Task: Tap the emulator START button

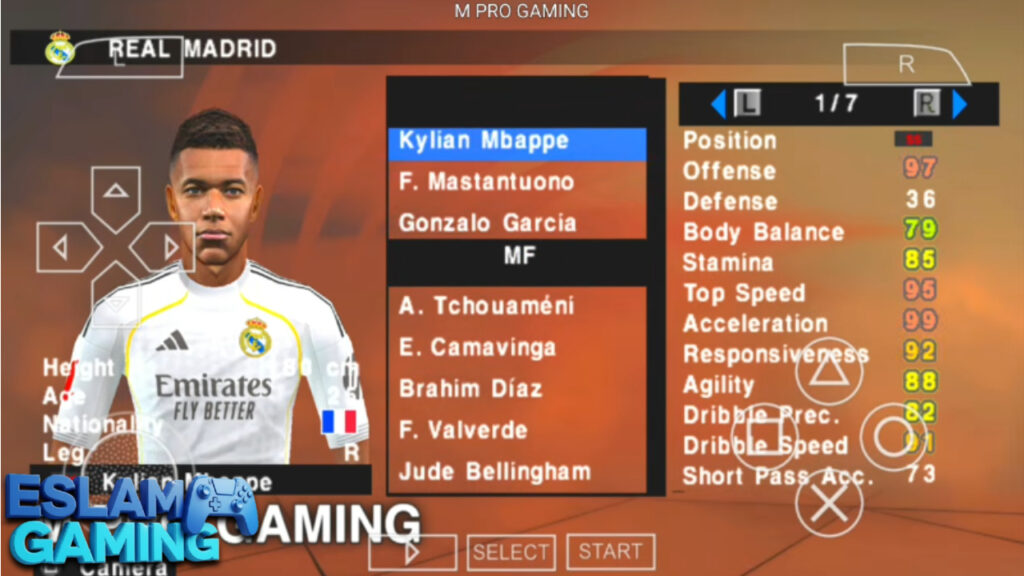Action: pyautogui.click(x=610, y=551)
